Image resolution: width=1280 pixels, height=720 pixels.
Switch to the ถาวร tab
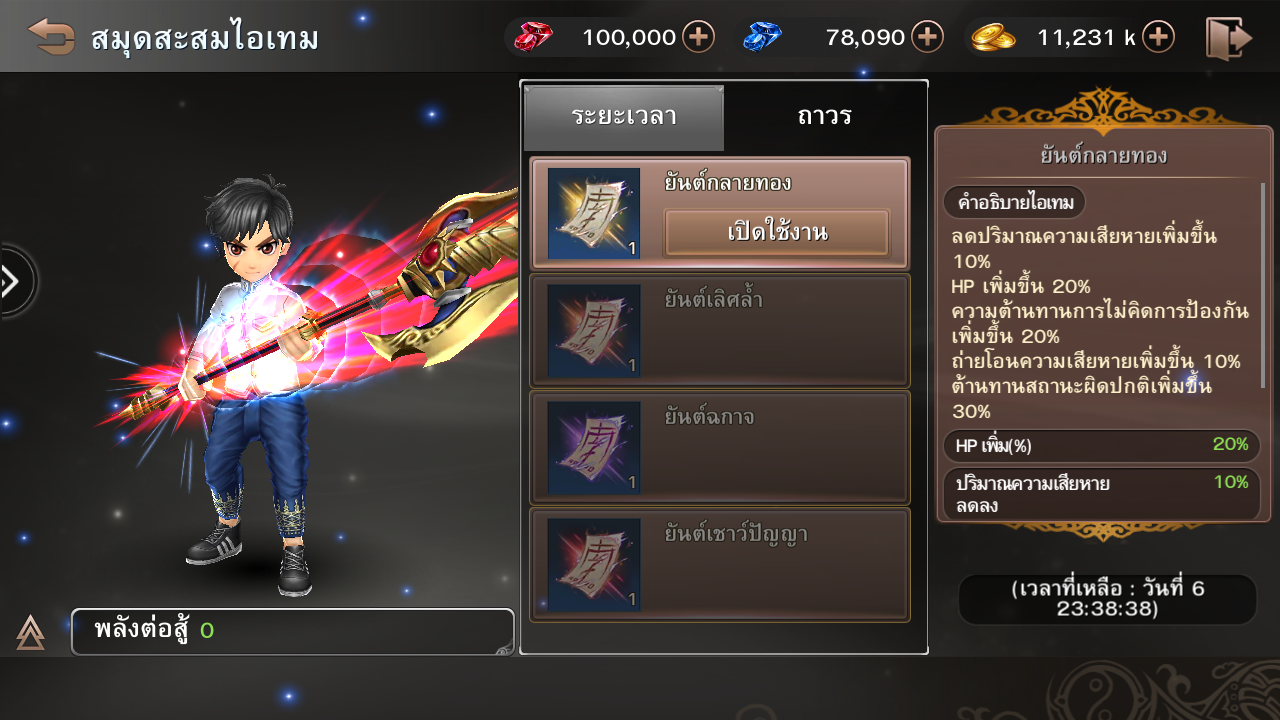click(x=824, y=117)
